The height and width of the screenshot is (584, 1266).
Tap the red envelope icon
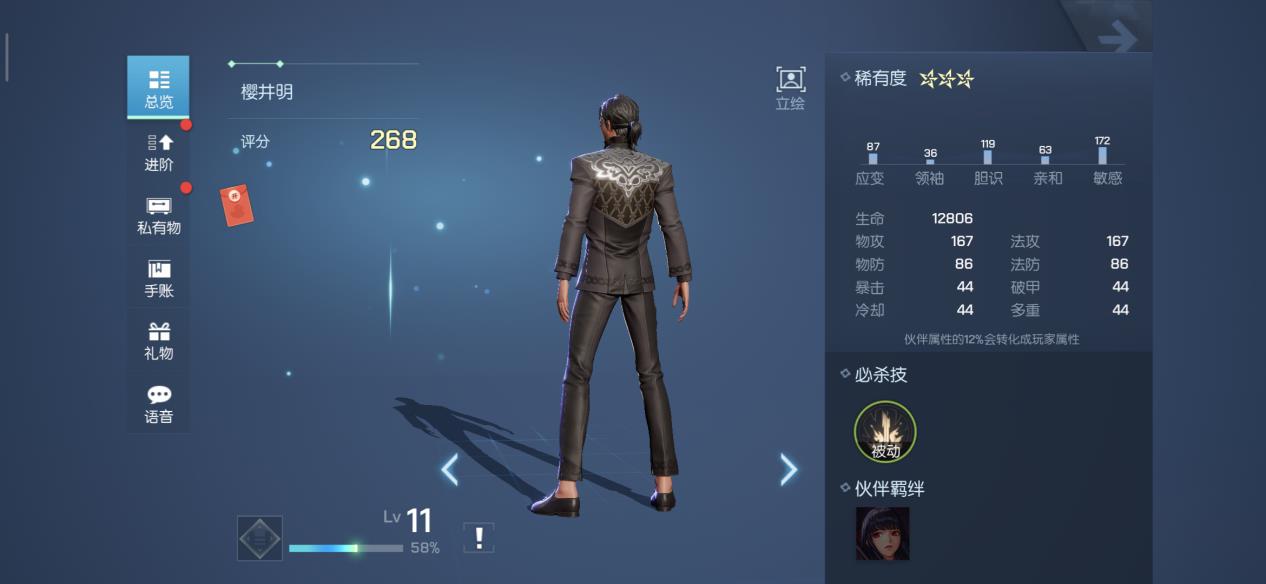pos(237,205)
